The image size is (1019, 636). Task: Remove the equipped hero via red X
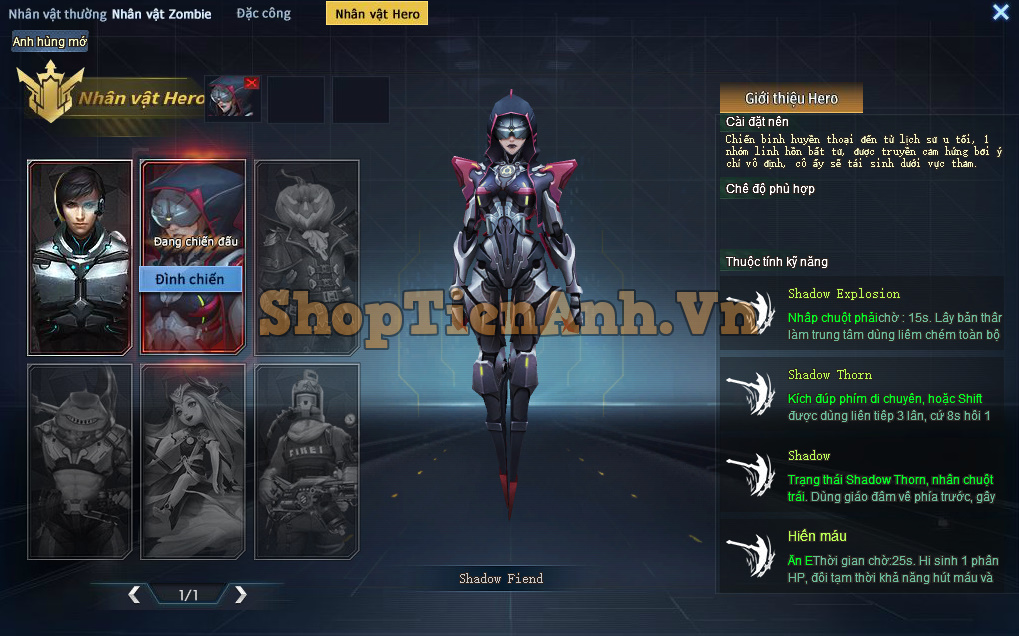point(251,83)
